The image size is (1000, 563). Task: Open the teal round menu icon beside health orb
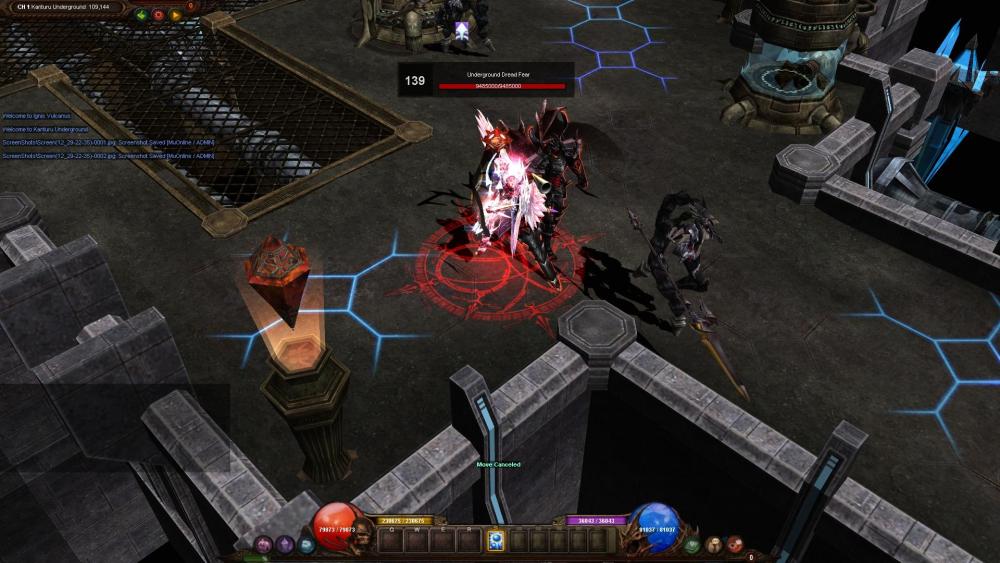[306, 545]
